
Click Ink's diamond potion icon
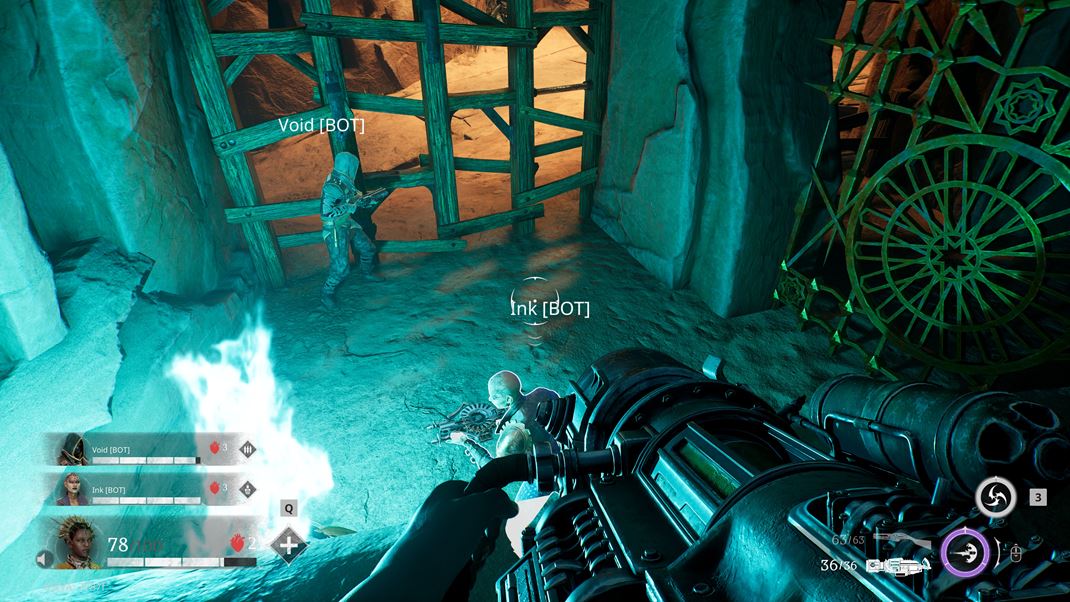[x=247, y=489]
